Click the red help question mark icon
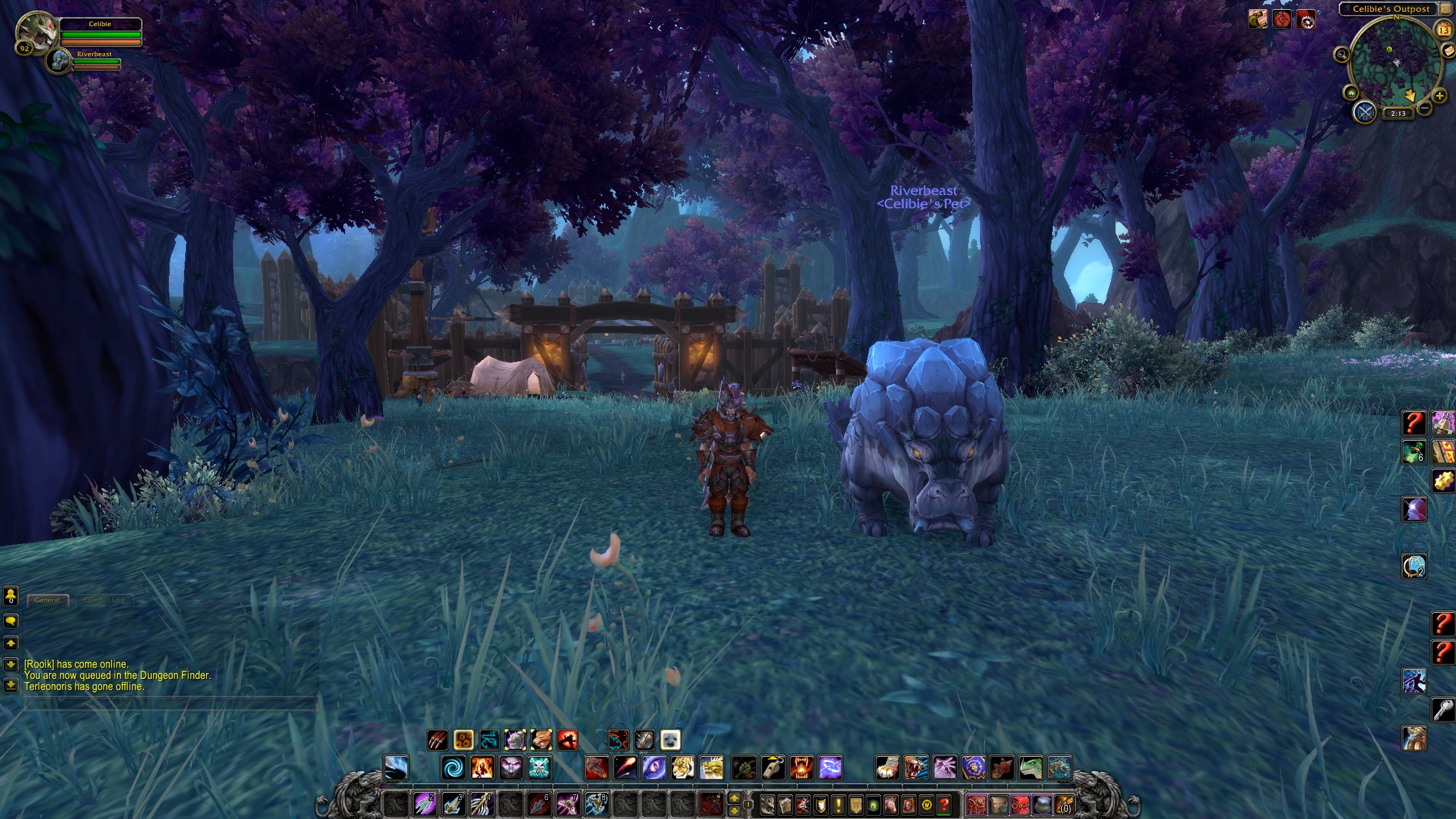The image size is (1456, 819). 944,805
